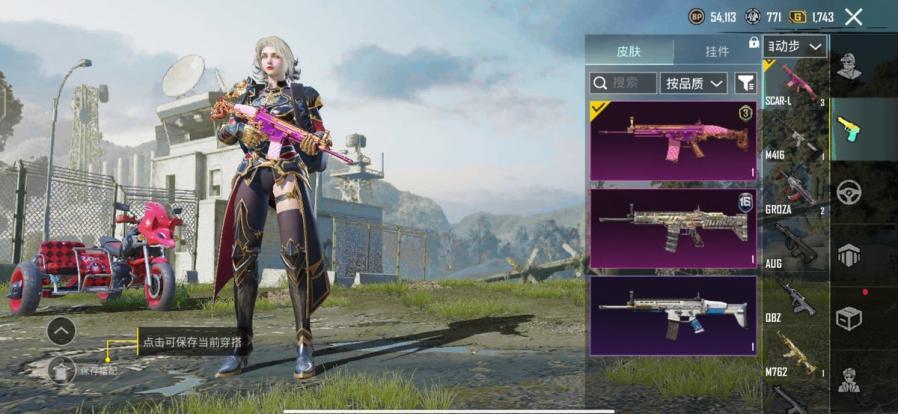Open the vehicle steering wheel category
This screenshot has height=414, width=900.
[850, 191]
